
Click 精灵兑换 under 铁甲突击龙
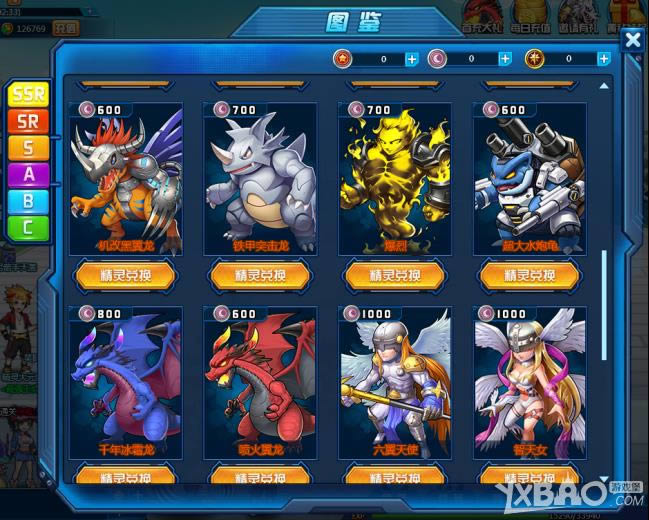[x=260, y=275]
